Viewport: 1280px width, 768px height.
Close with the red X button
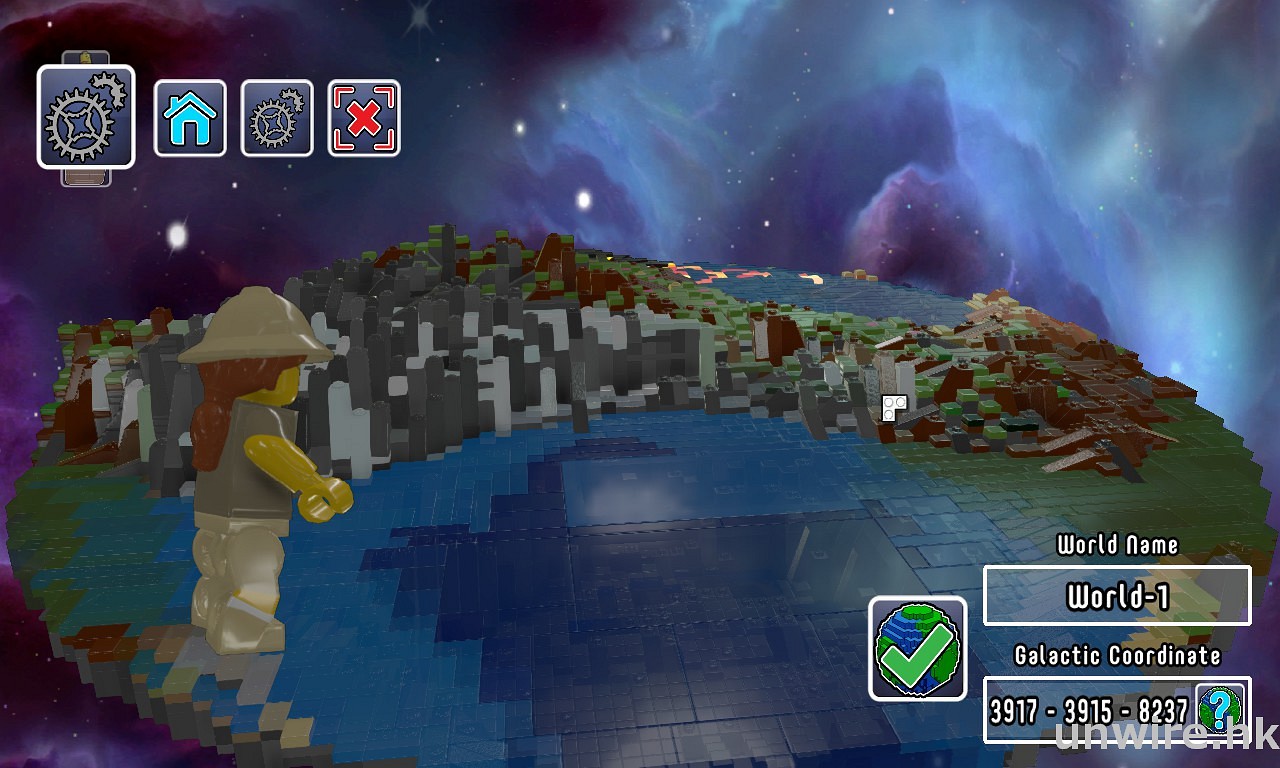[364, 118]
